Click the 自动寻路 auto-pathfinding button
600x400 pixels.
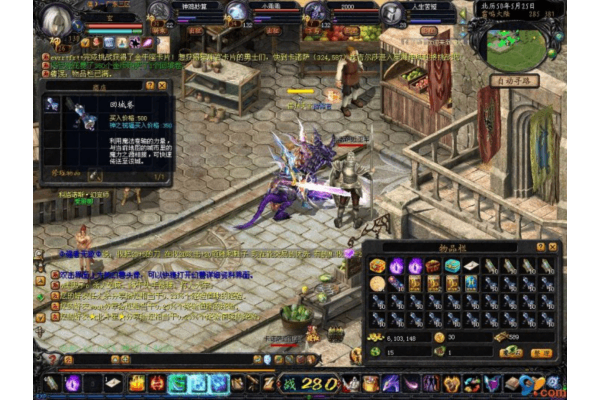point(516,80)
